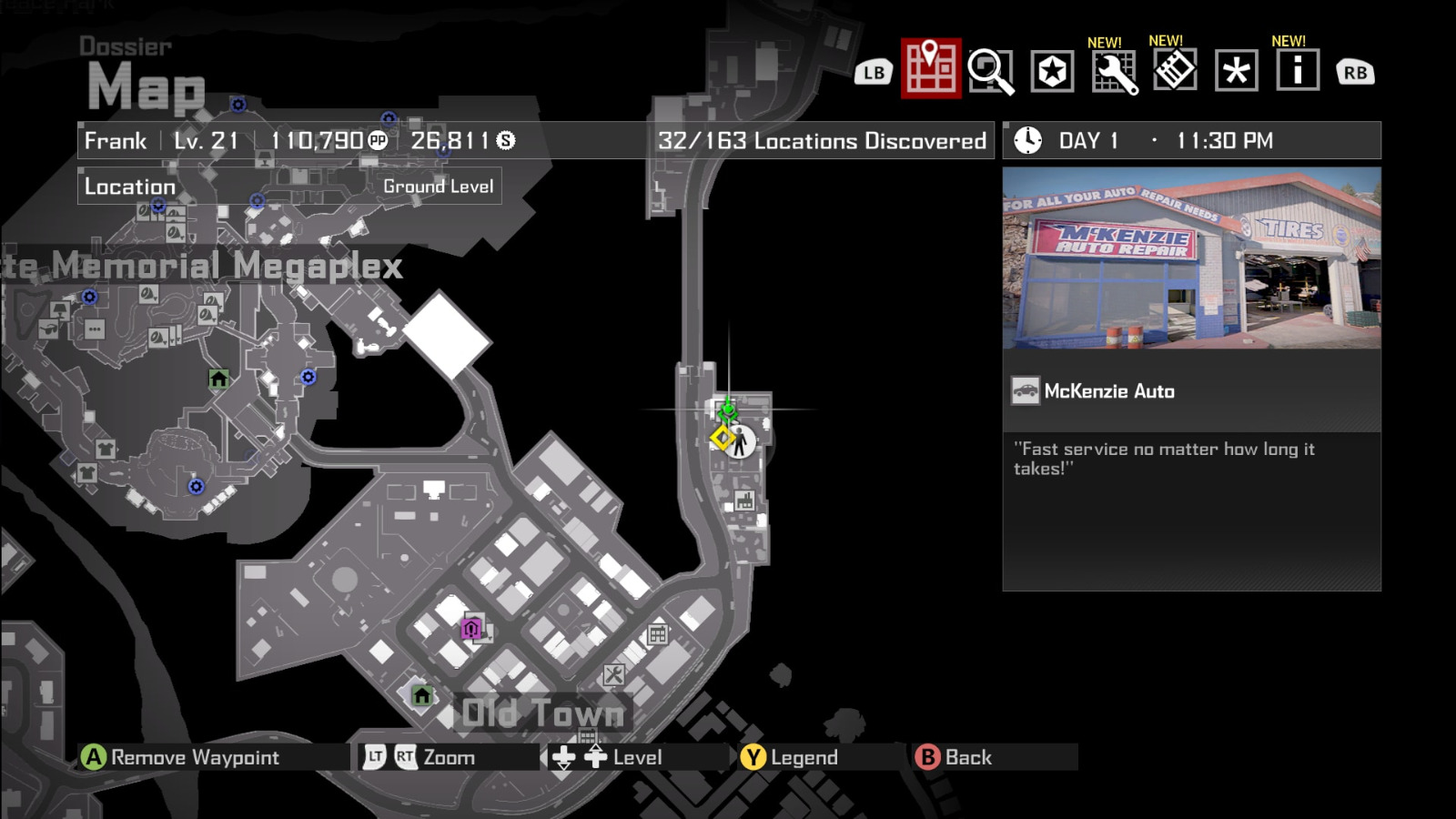Select the star achievements icon

(1053, 71)
